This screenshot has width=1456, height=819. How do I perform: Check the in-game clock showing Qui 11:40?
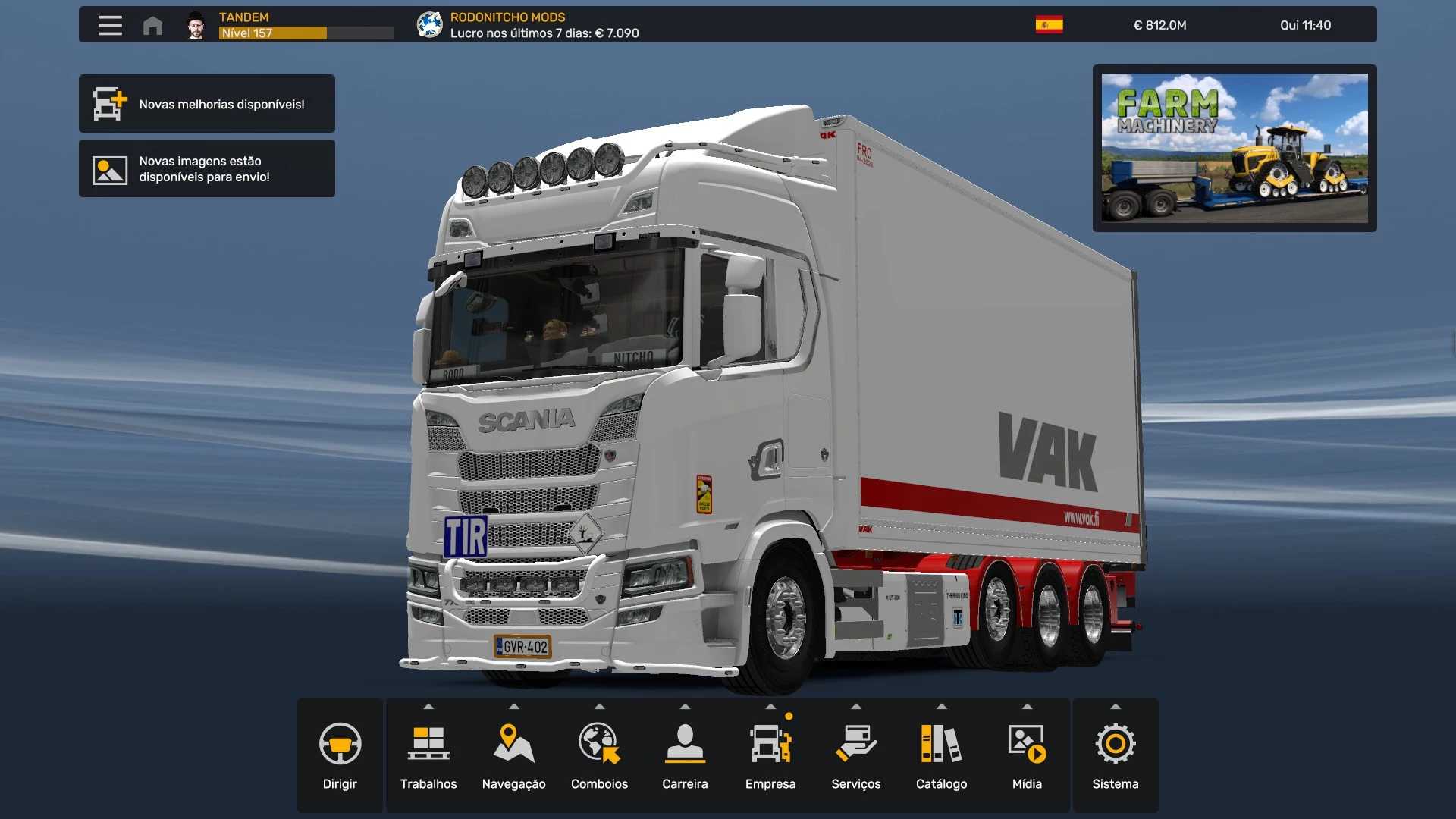click(x=1305, y=25)
